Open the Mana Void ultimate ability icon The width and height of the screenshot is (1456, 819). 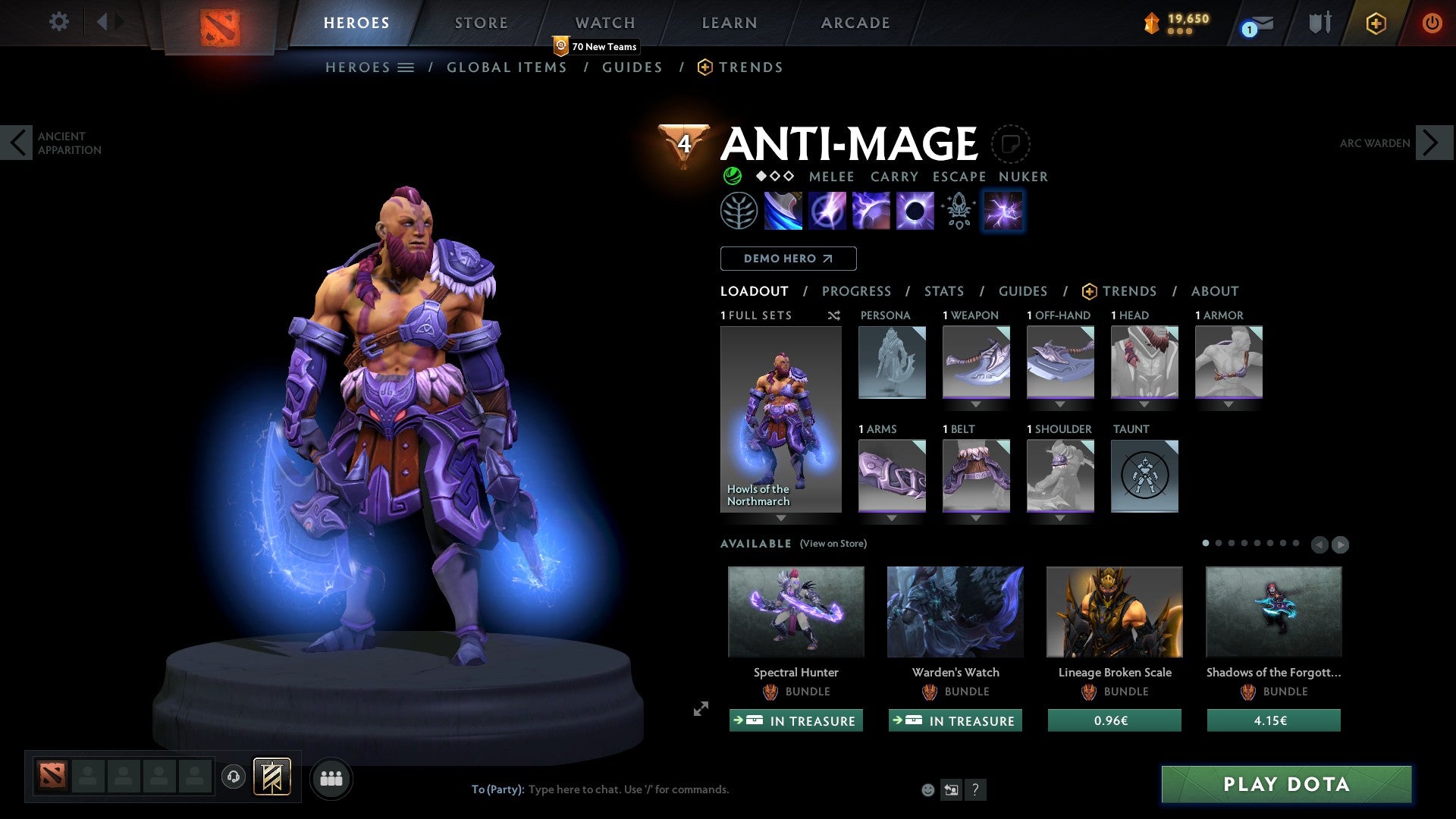[914, 211]
